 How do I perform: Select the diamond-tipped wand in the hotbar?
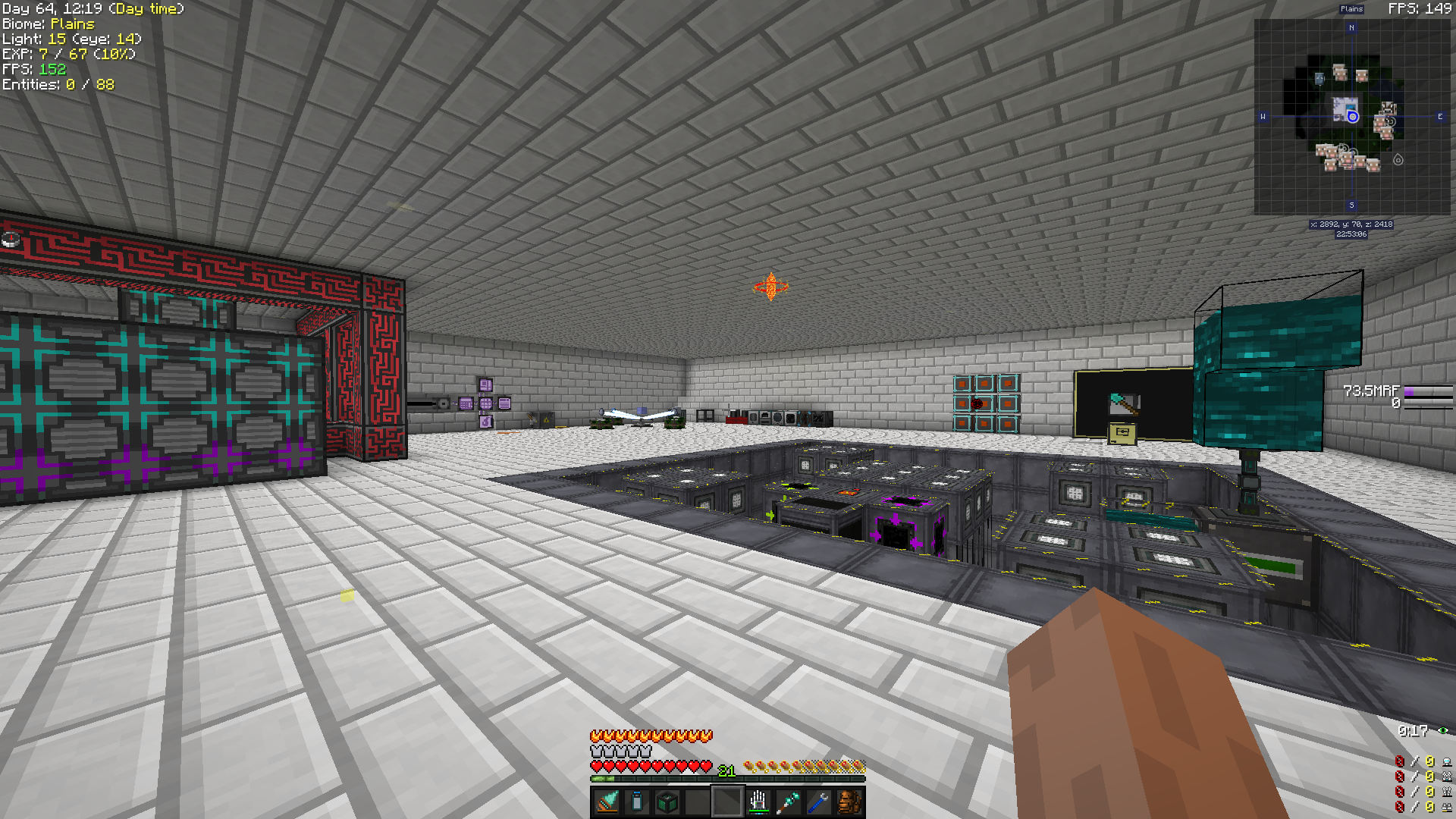(x=786, y=802)
